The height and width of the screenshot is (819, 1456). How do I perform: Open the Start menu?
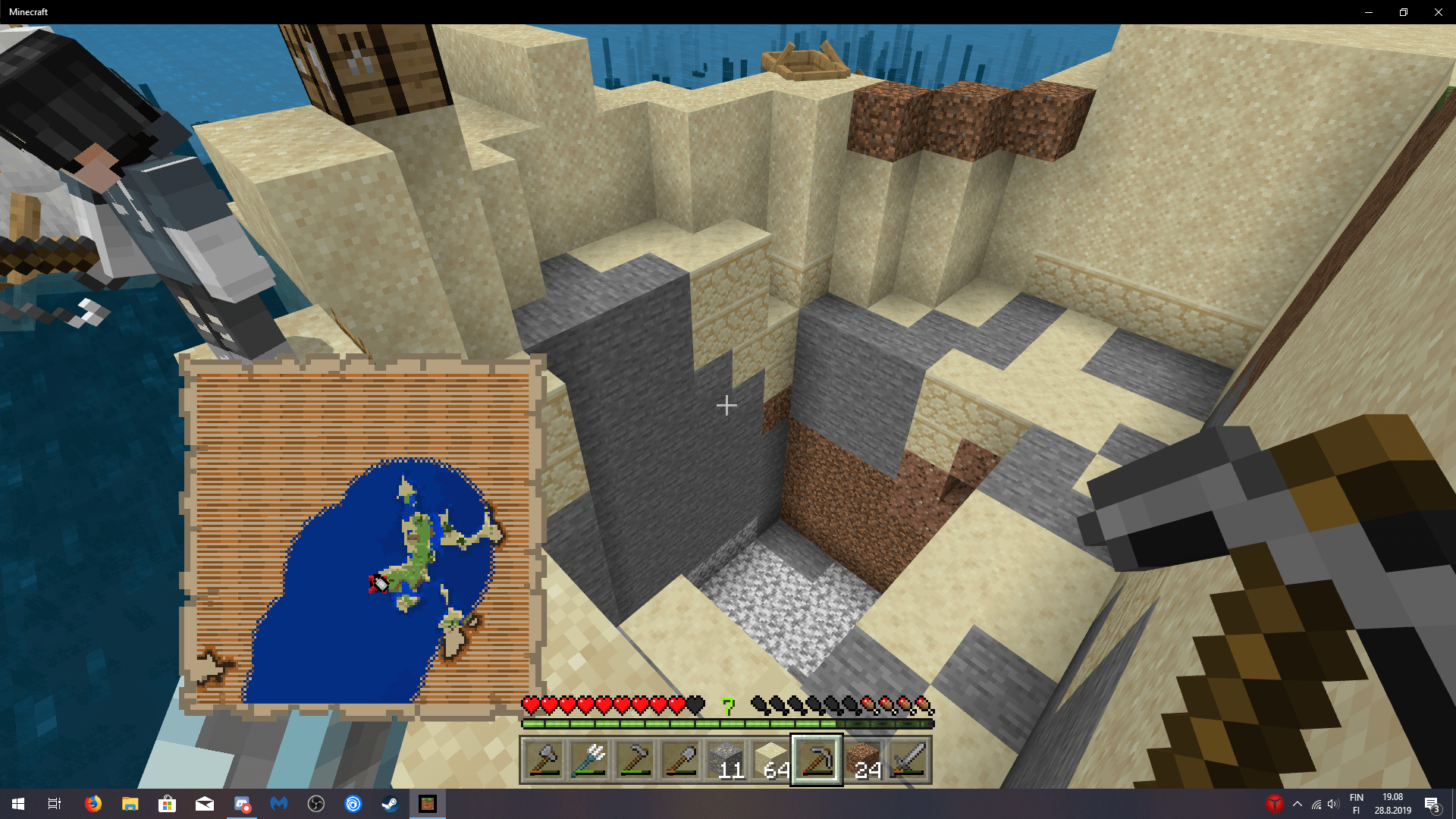pos(18,804)
